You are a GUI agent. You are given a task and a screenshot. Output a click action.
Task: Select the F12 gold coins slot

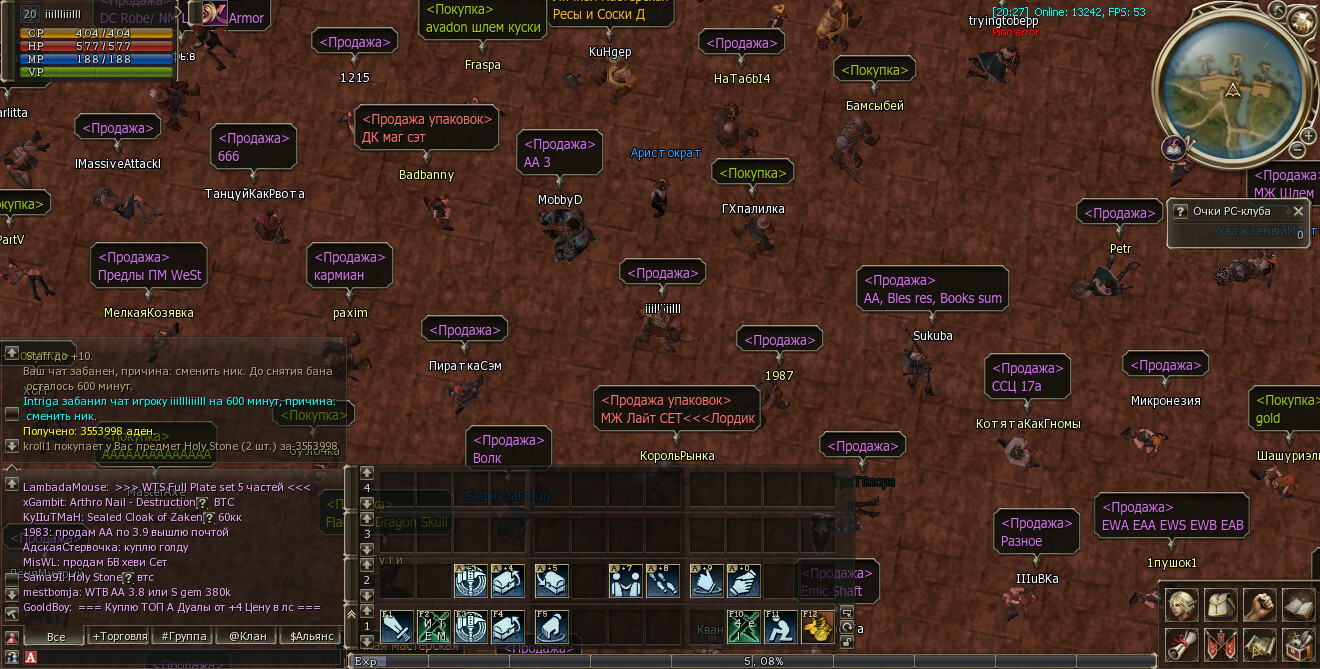click(x=817, y=627)
